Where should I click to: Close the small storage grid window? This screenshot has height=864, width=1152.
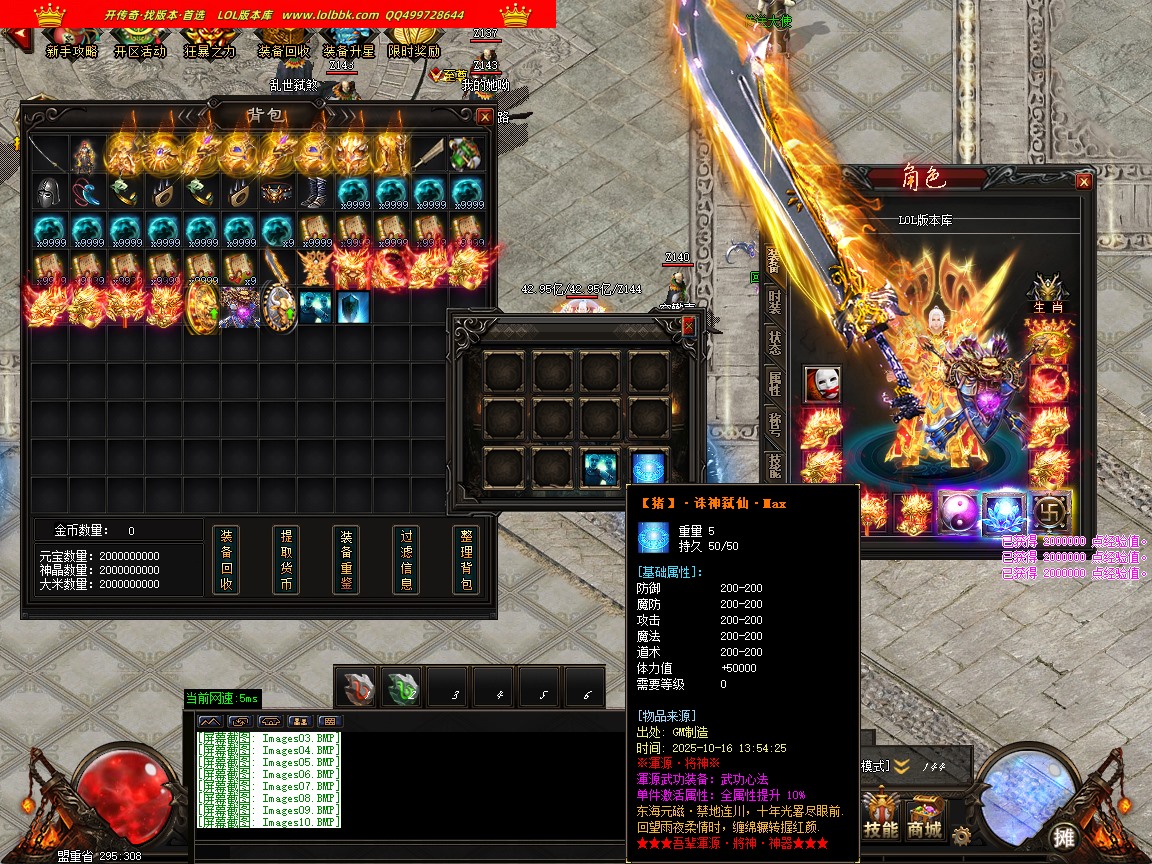click(x=688, y=327)
